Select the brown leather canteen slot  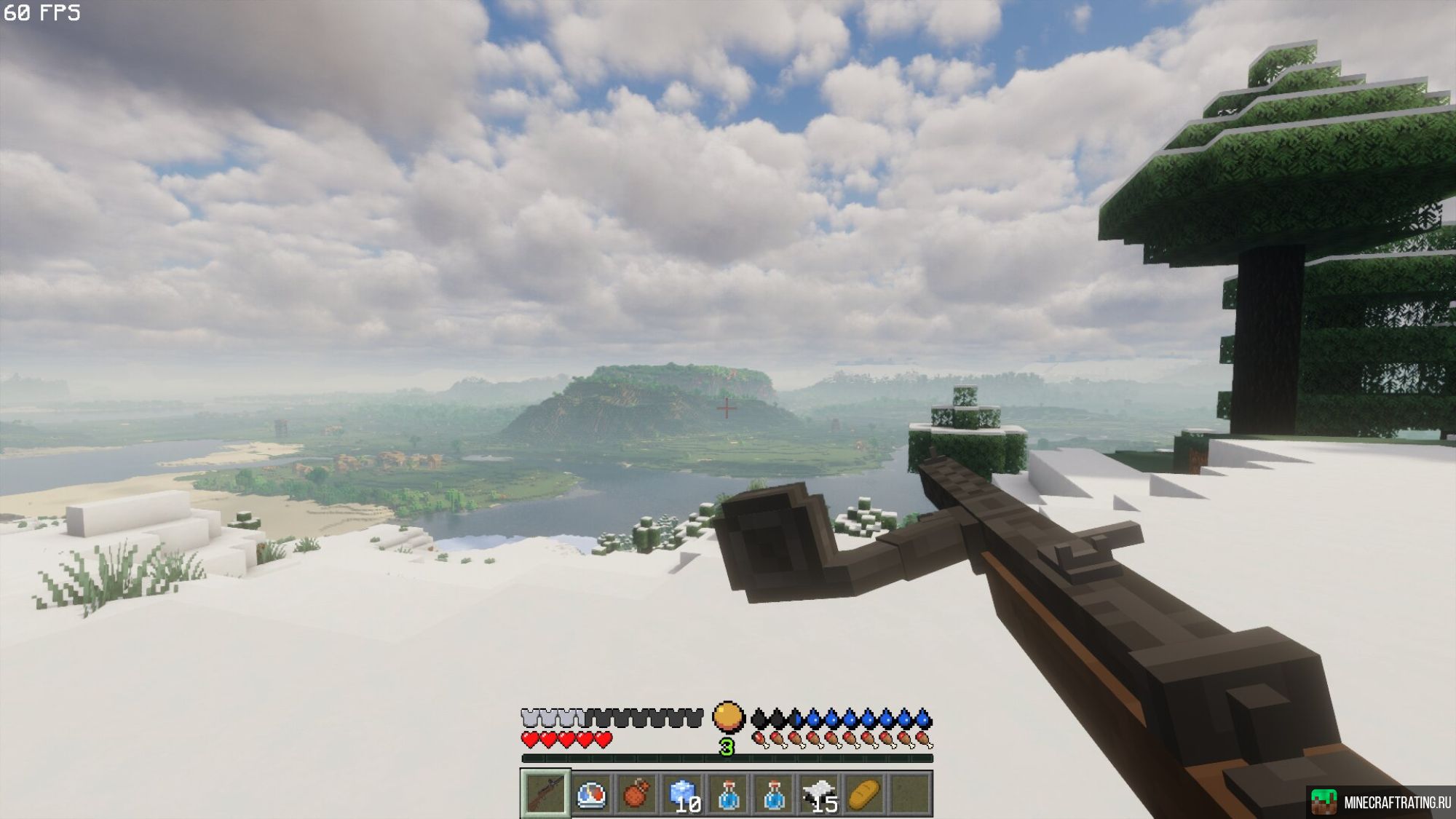pyautogui.click(x=637, y=794)
